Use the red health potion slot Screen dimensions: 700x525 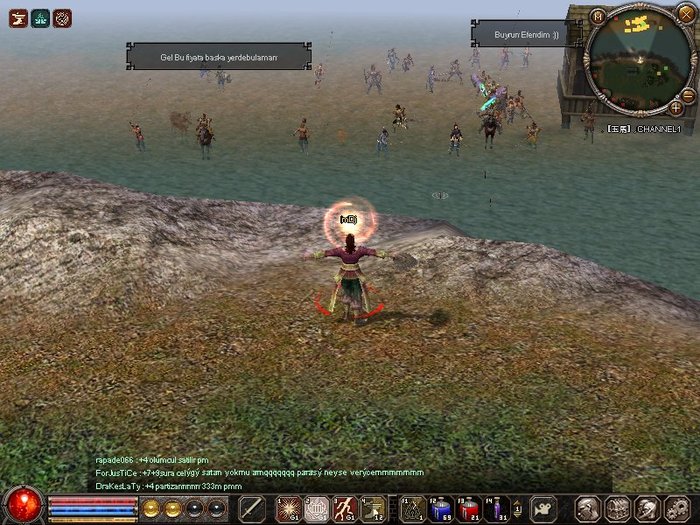pos(468,508)
